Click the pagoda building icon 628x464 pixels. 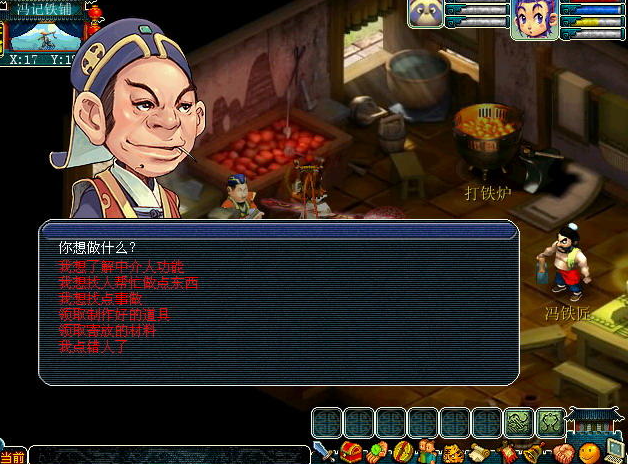click(596, 424)
